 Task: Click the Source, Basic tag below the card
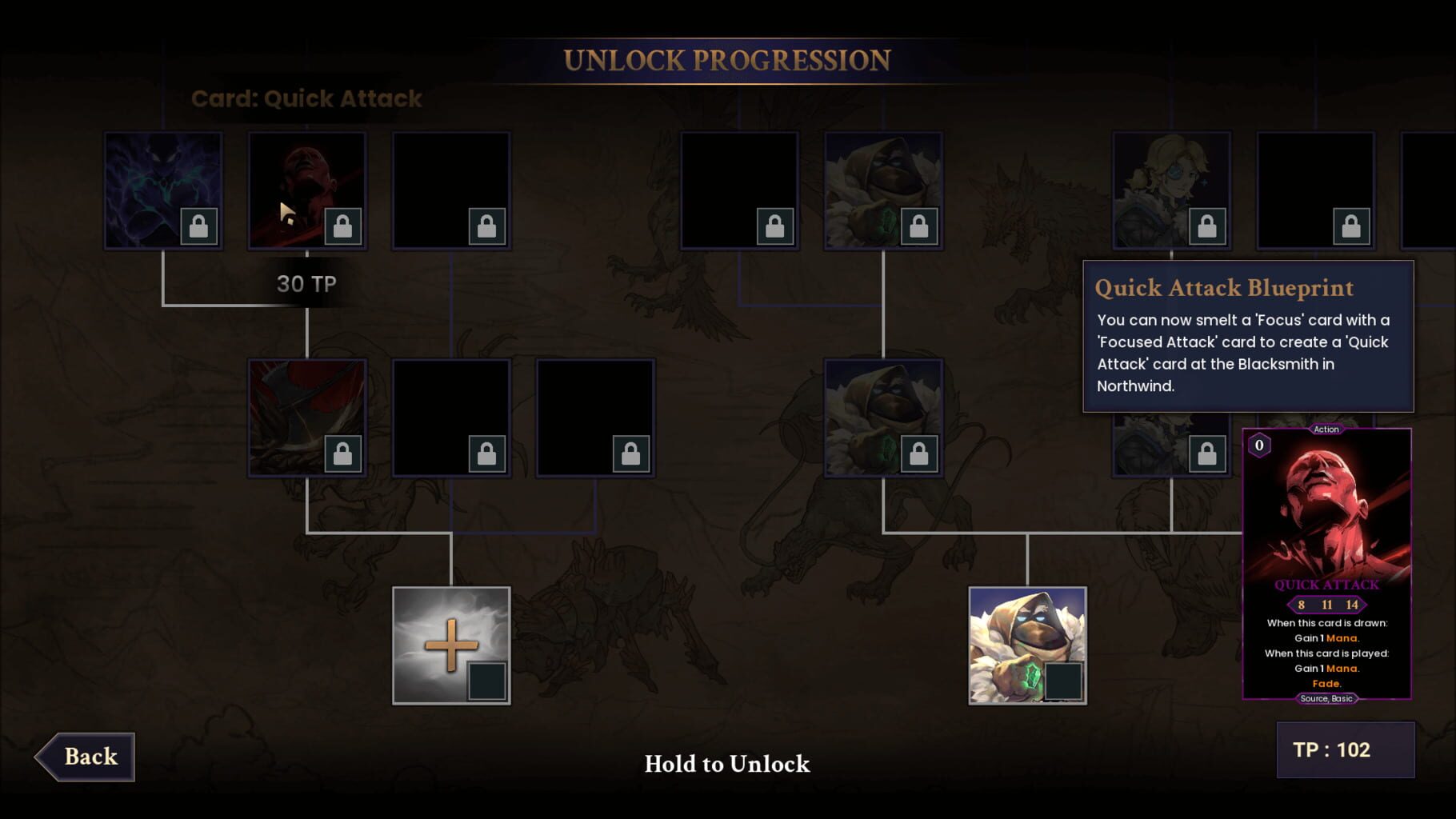click(1326, 697)
